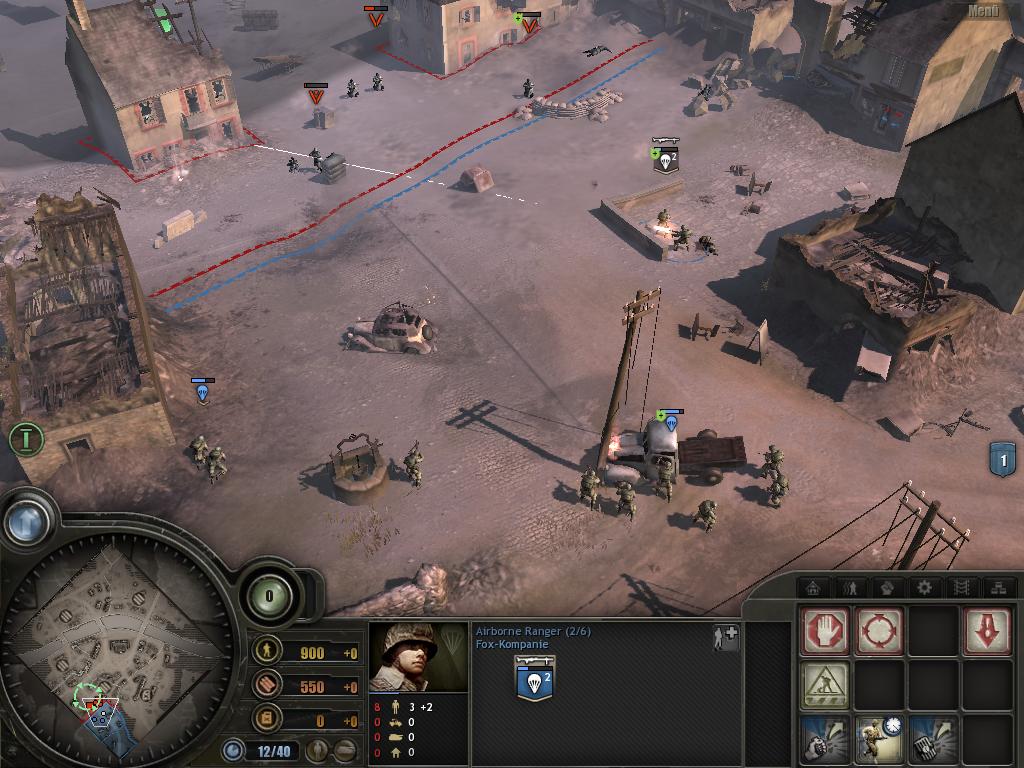Open the construction menu warning-sign icon
This screenshot has width=1024, height=768.
pos(825,686)
